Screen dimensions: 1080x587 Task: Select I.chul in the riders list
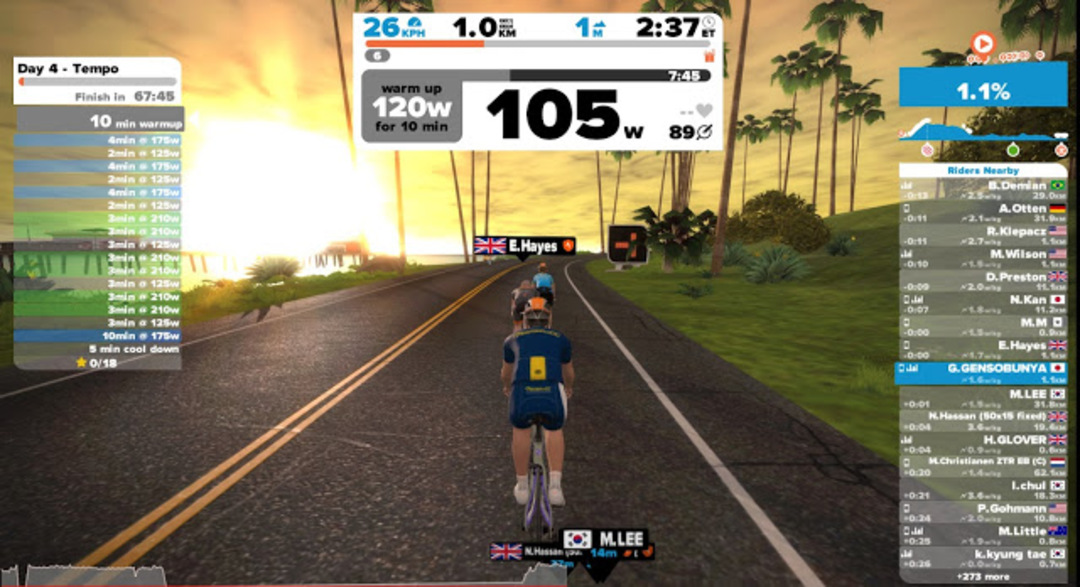983,490
